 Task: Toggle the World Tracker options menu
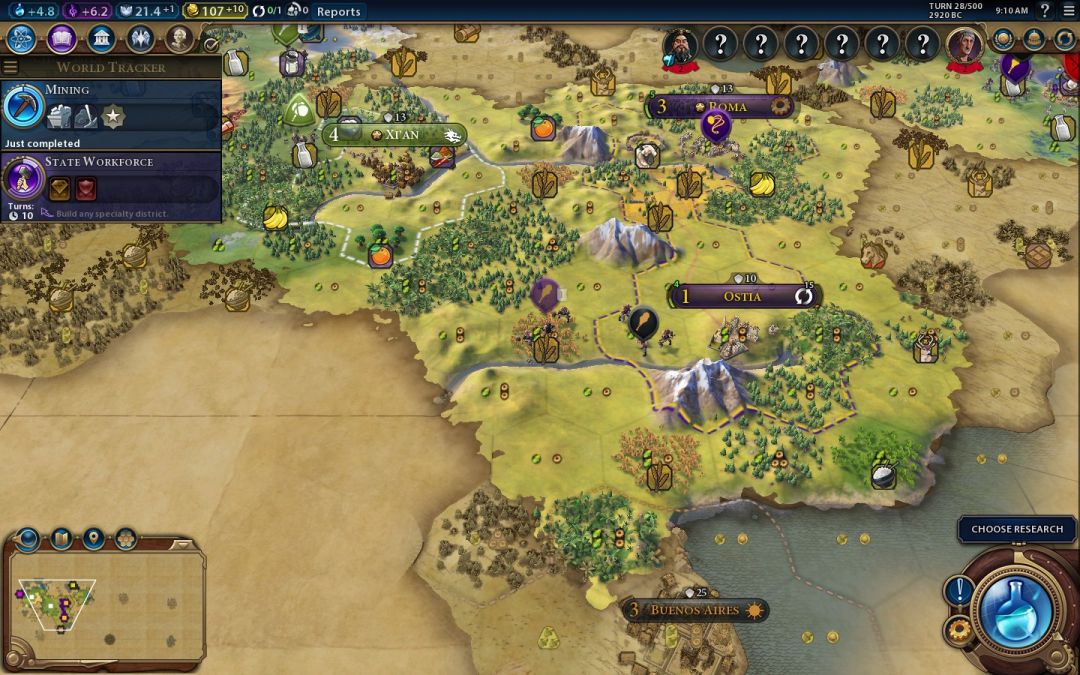(10, 67)
